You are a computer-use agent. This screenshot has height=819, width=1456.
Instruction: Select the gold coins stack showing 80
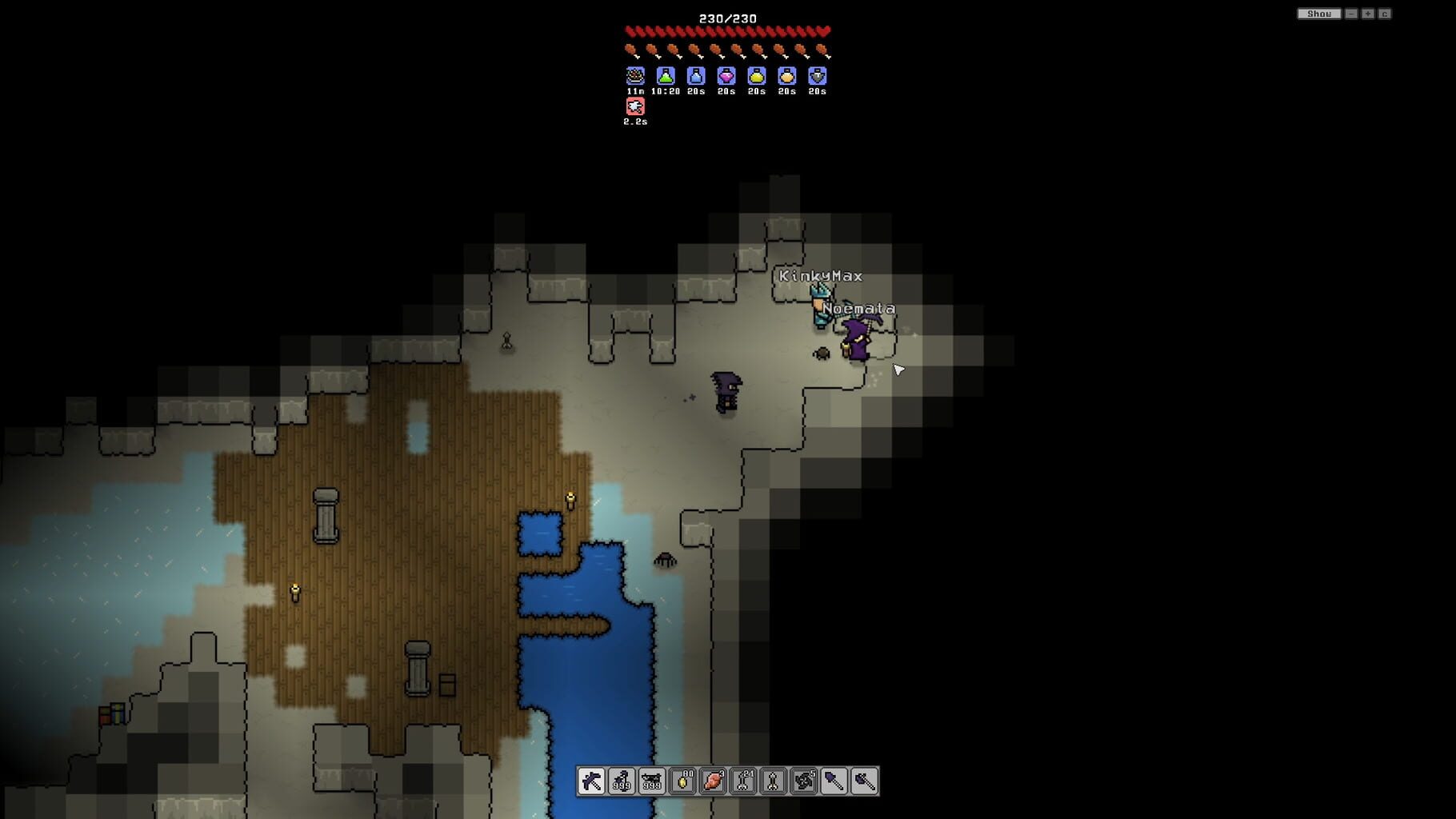pyautogui.click(x=681, y=782)
